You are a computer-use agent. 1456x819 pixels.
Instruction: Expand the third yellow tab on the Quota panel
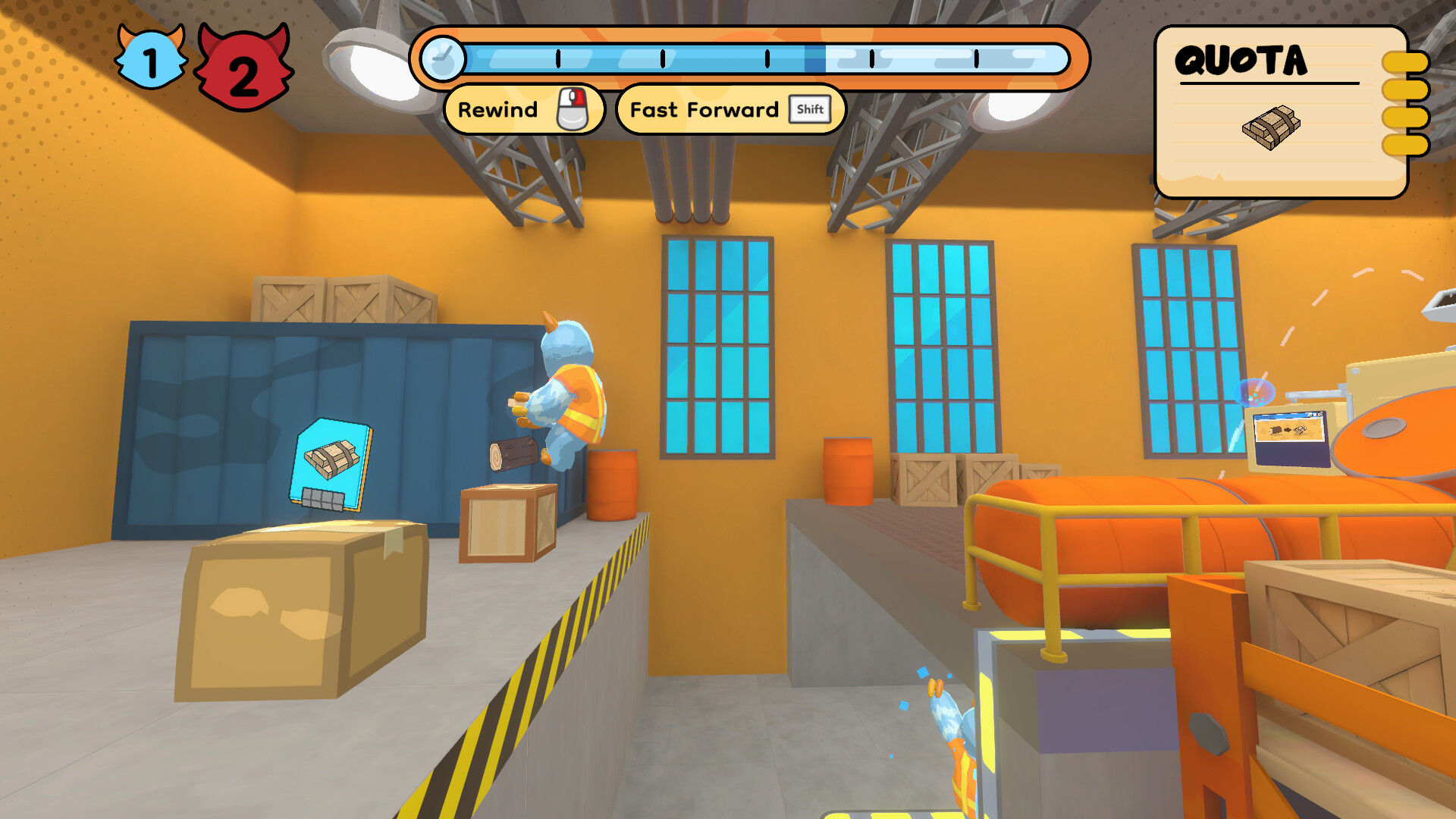coord(1405,118)
